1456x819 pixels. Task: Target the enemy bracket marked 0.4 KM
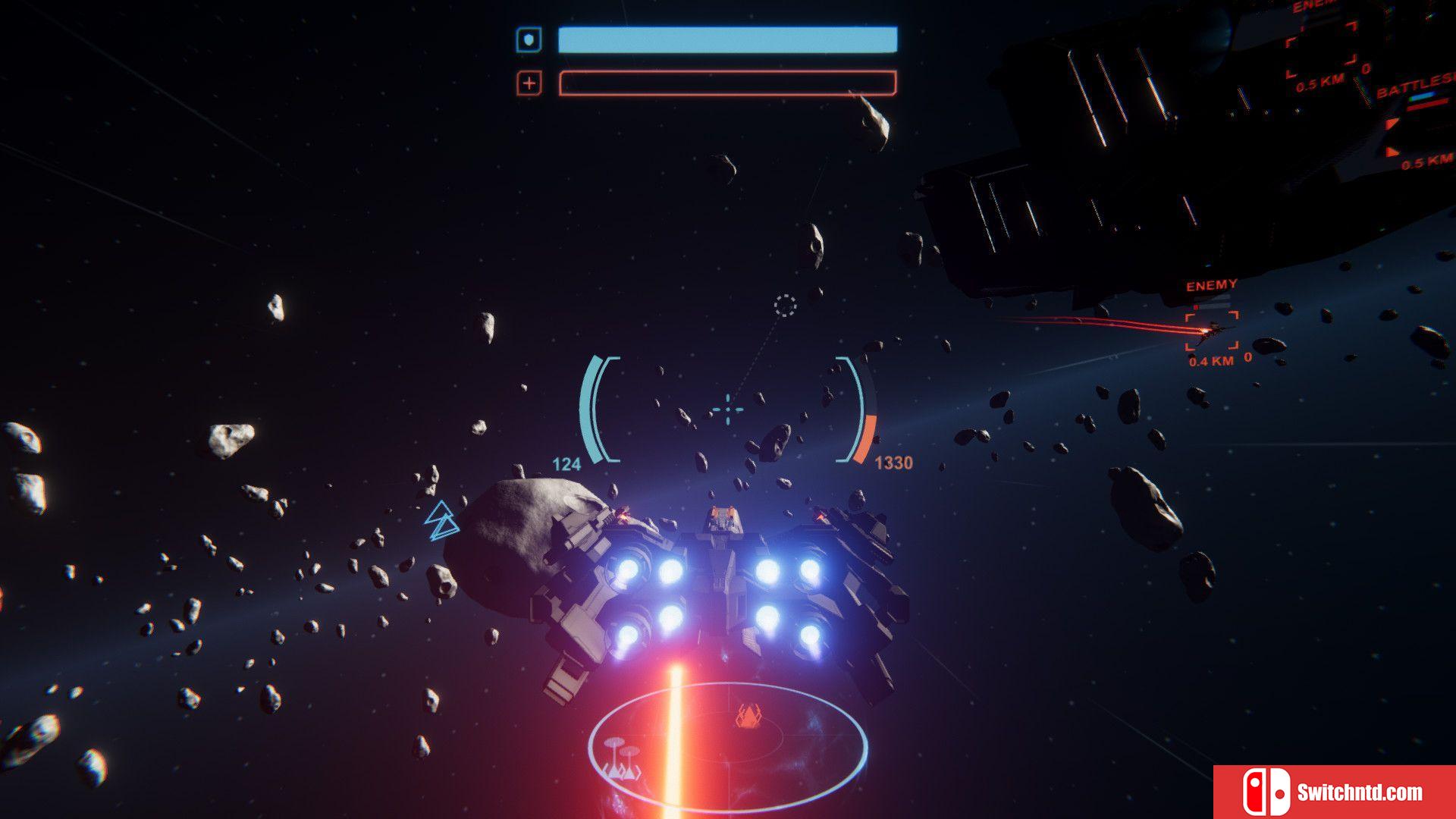(1211, 331)
